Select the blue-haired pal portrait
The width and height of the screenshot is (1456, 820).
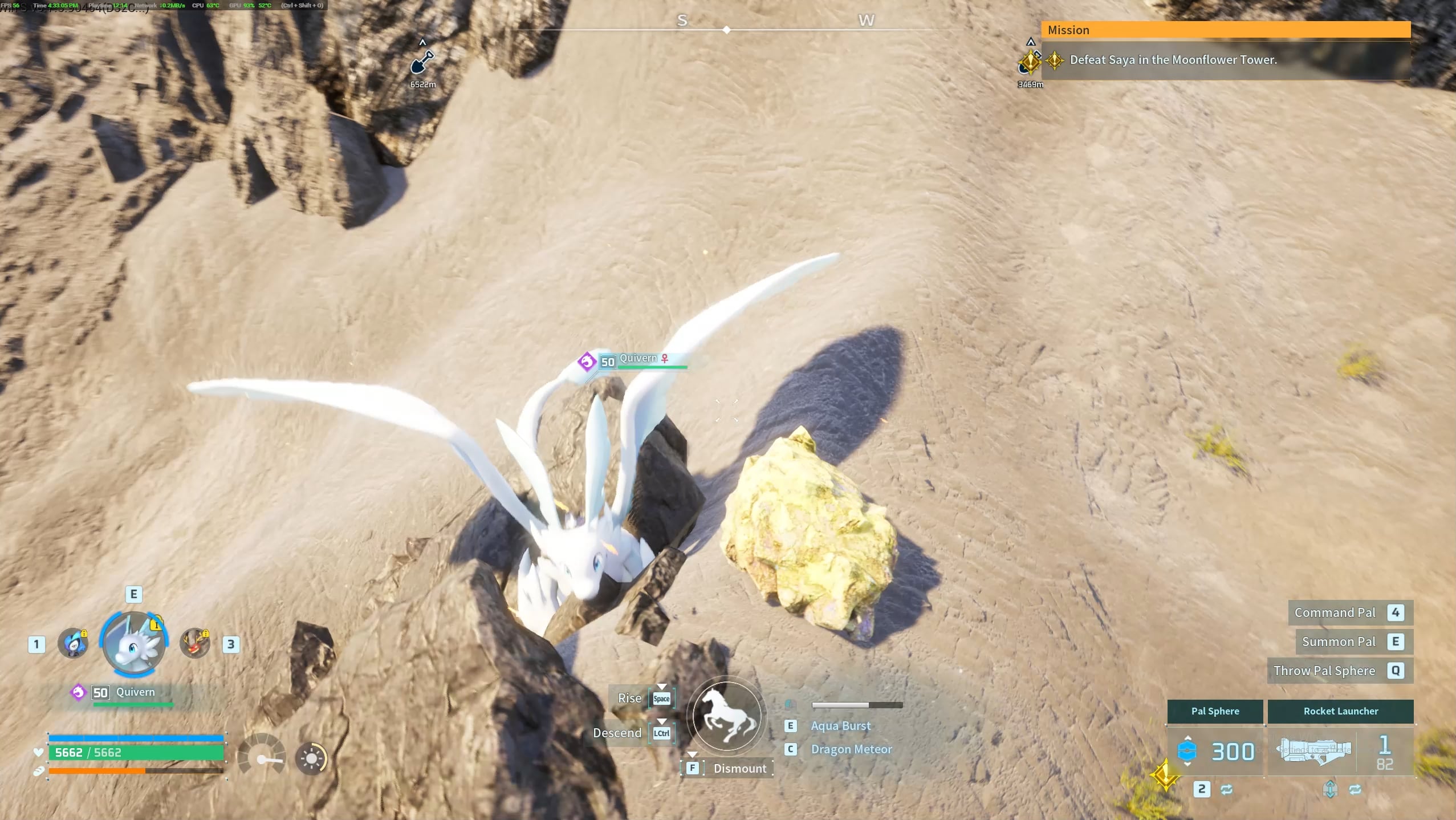73,644
